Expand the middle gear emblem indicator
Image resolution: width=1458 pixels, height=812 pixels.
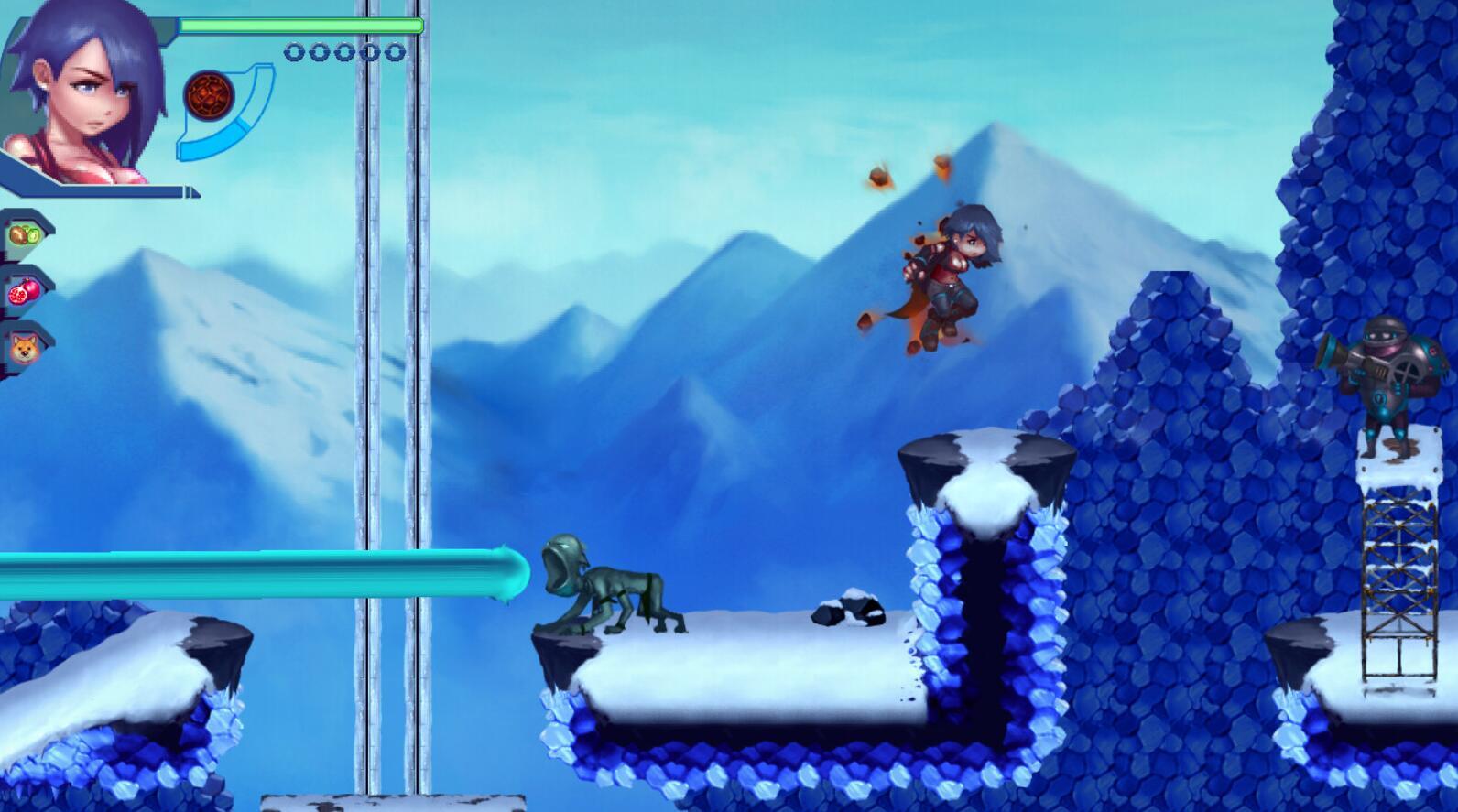(x=344, y=52)
